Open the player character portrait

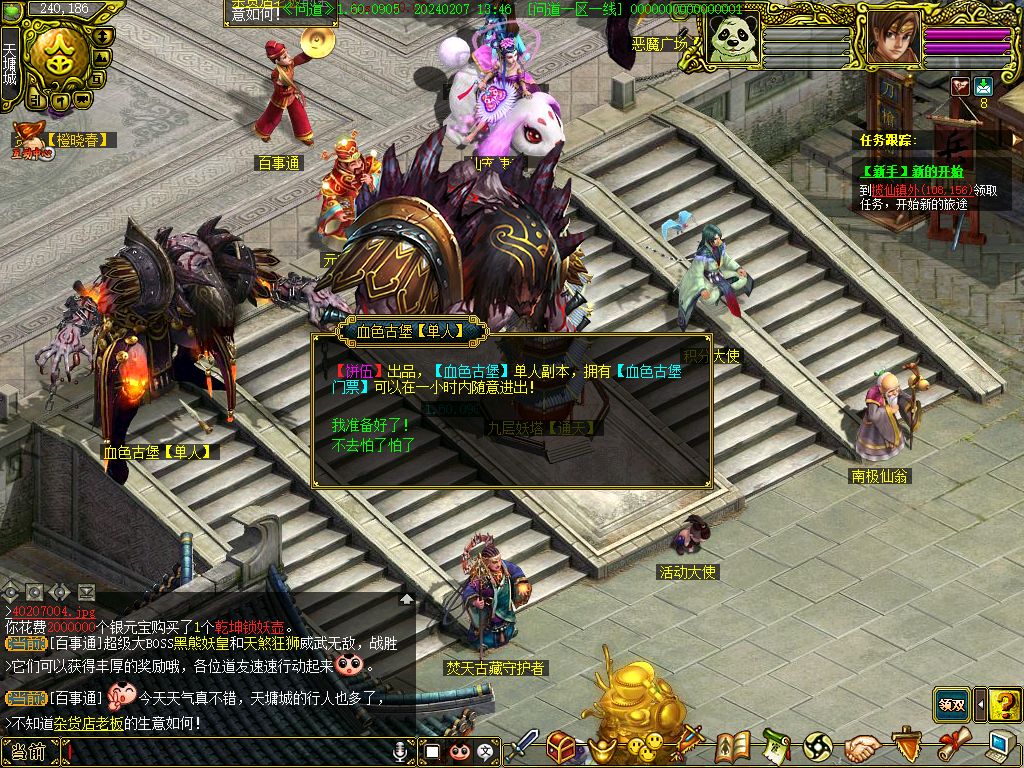point(893,38)
